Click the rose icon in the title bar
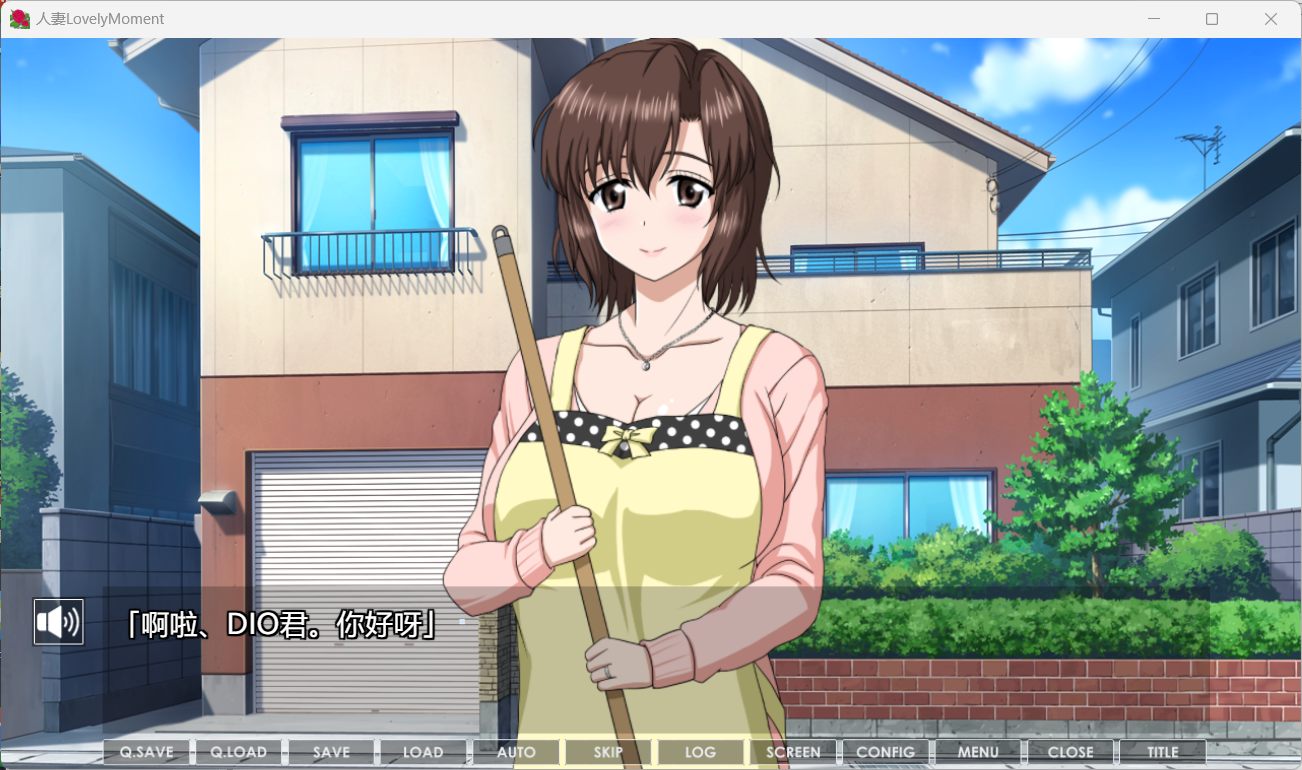The image size is (1302, 770). [x=18, y=18]
